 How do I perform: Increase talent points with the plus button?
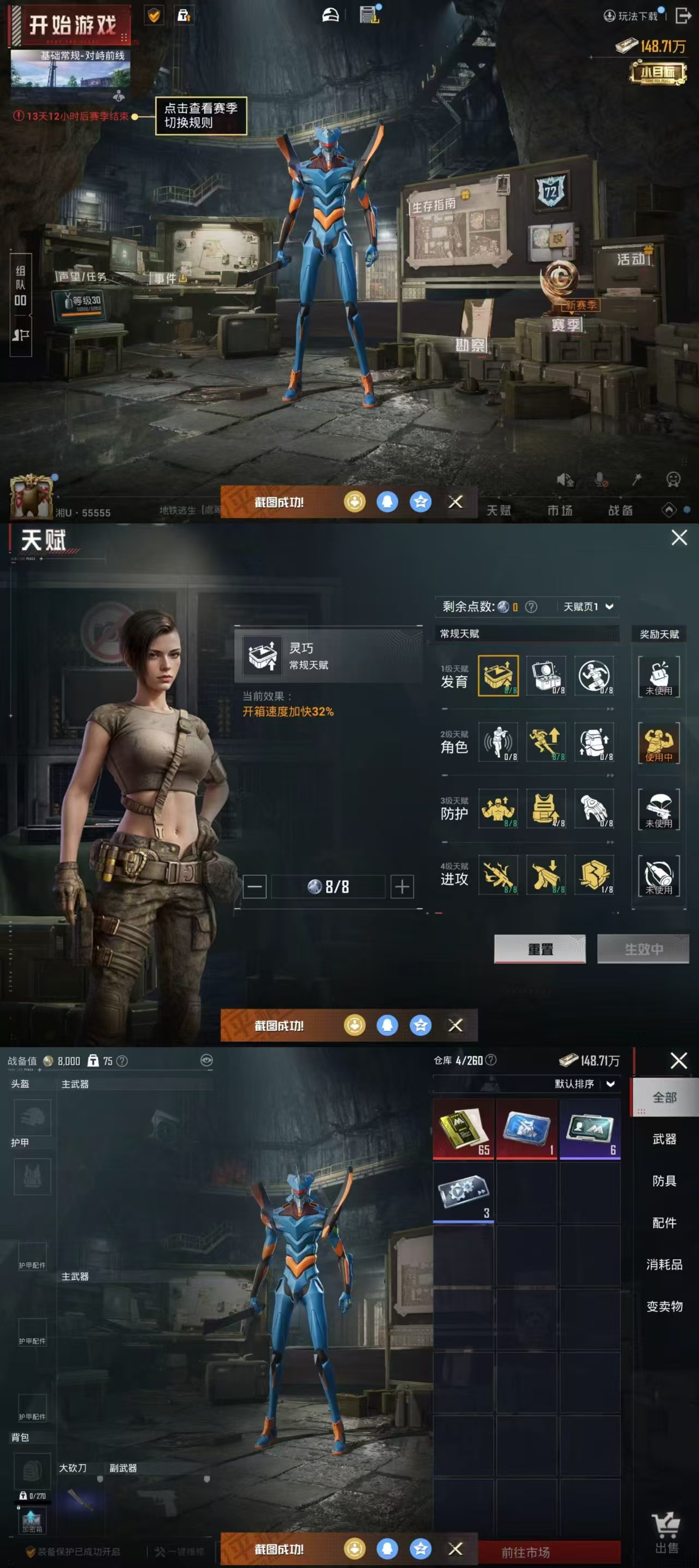[x=402, y=886]
